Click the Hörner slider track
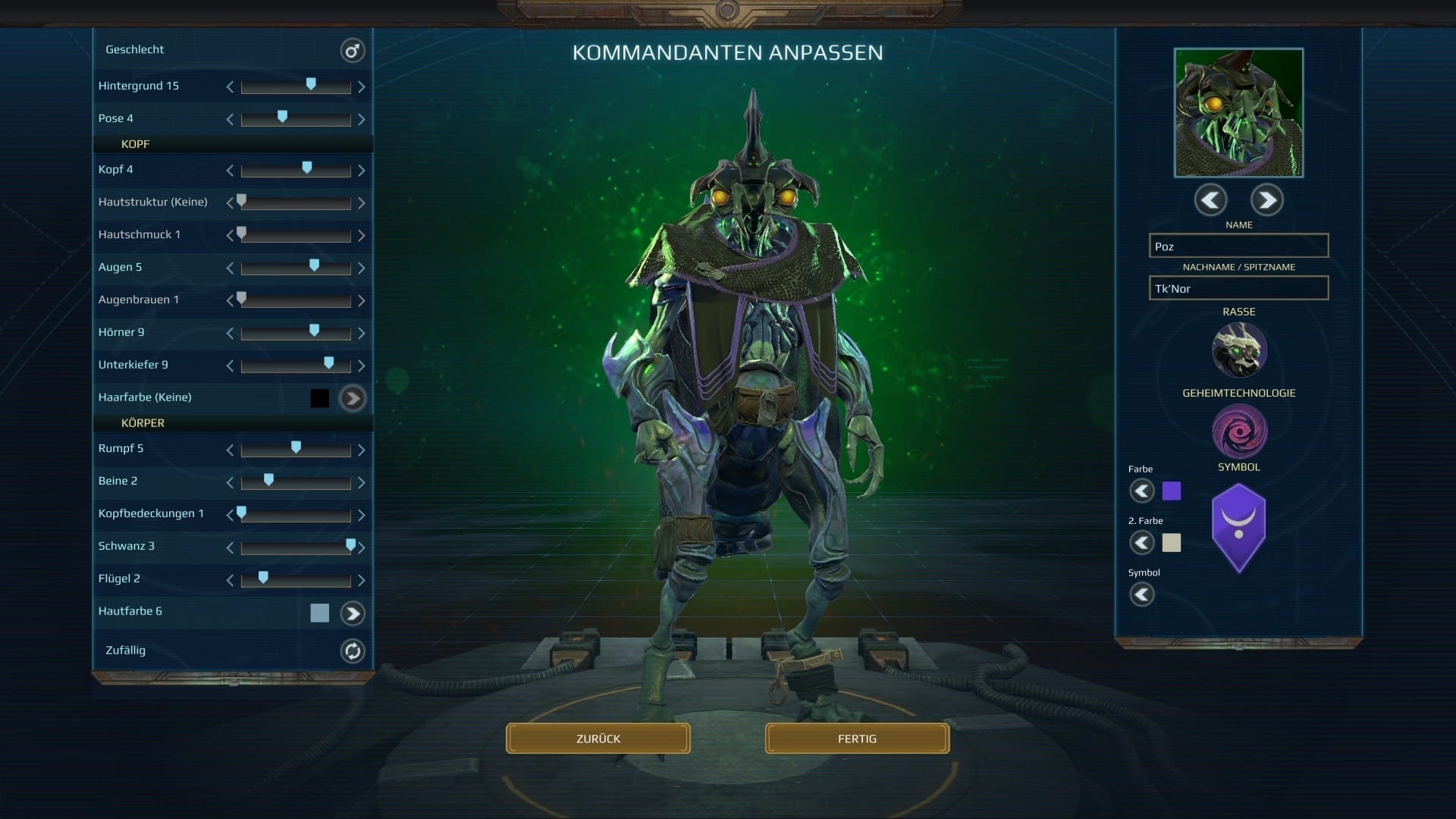This screenshot has height=819, width=1456. 296,334
